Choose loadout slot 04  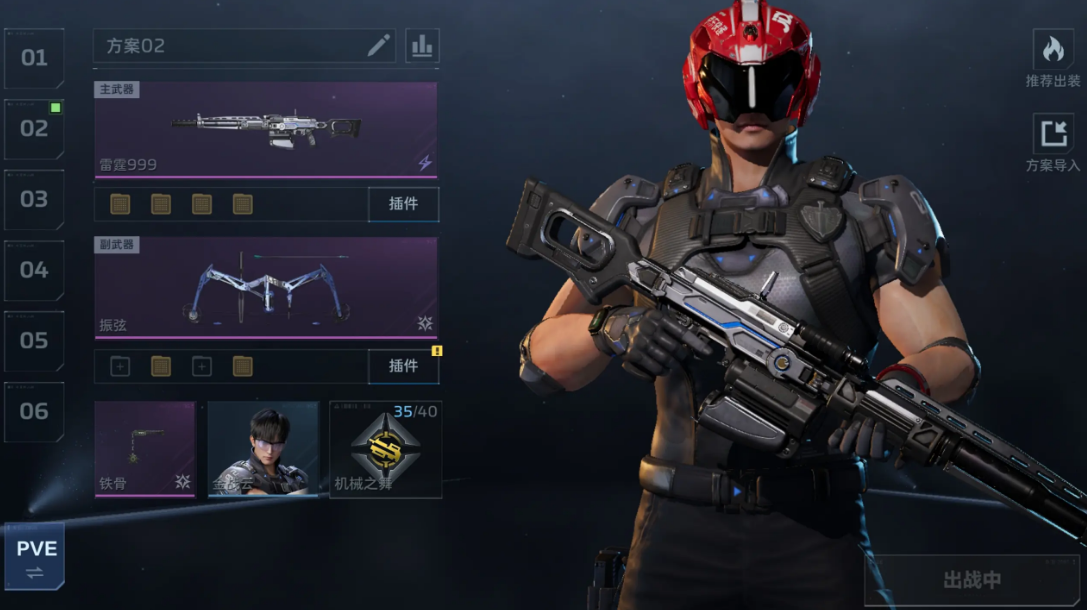coord(34,270)
